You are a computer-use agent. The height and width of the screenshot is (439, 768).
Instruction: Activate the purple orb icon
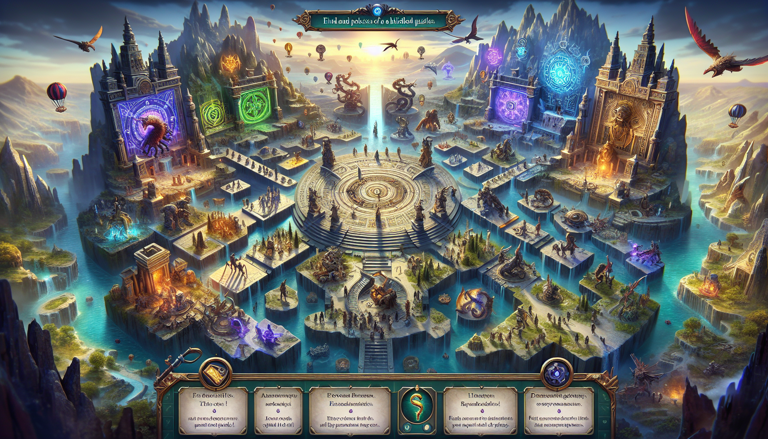pyautogui.click(x=555, y=374)
